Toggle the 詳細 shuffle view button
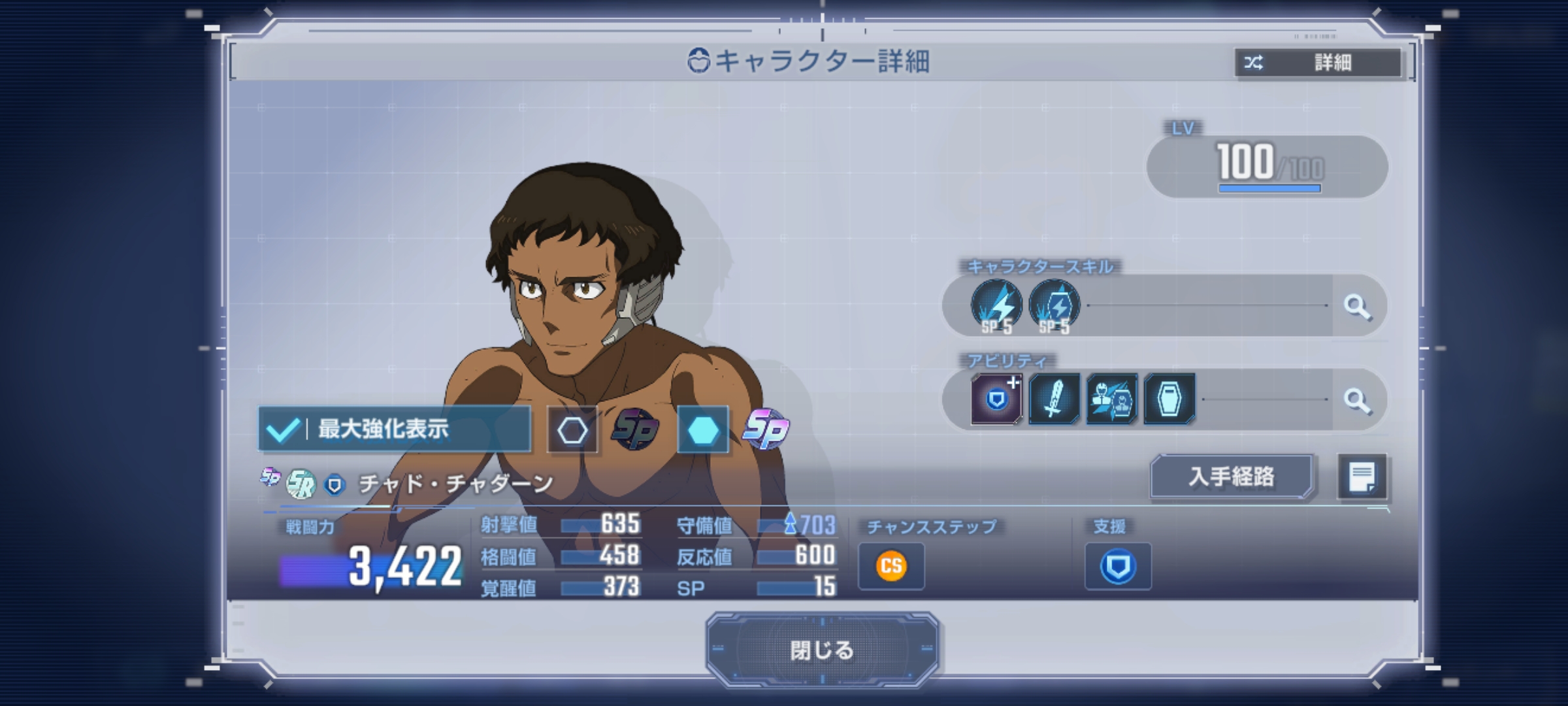Screen dimensions: 1568x706 pyautogui.click(x=1318, y=63)
